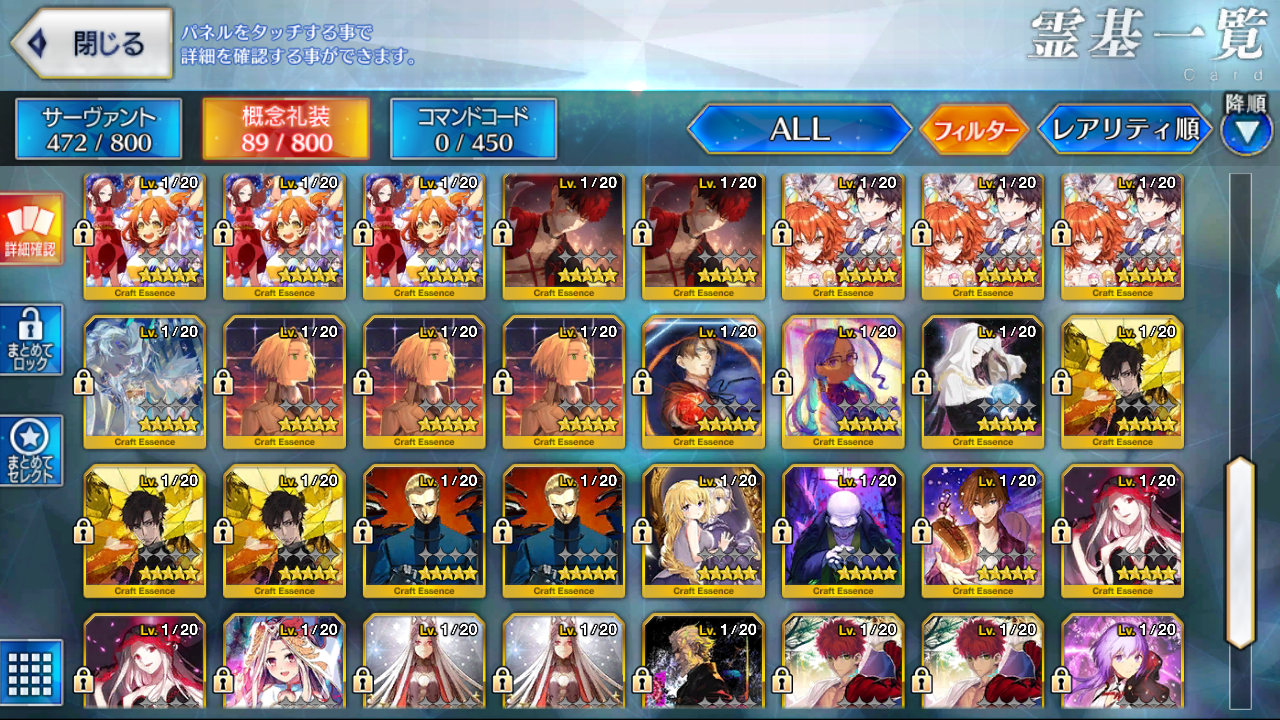Choose the purple-haired girl with glasses card

click(843, 382)
